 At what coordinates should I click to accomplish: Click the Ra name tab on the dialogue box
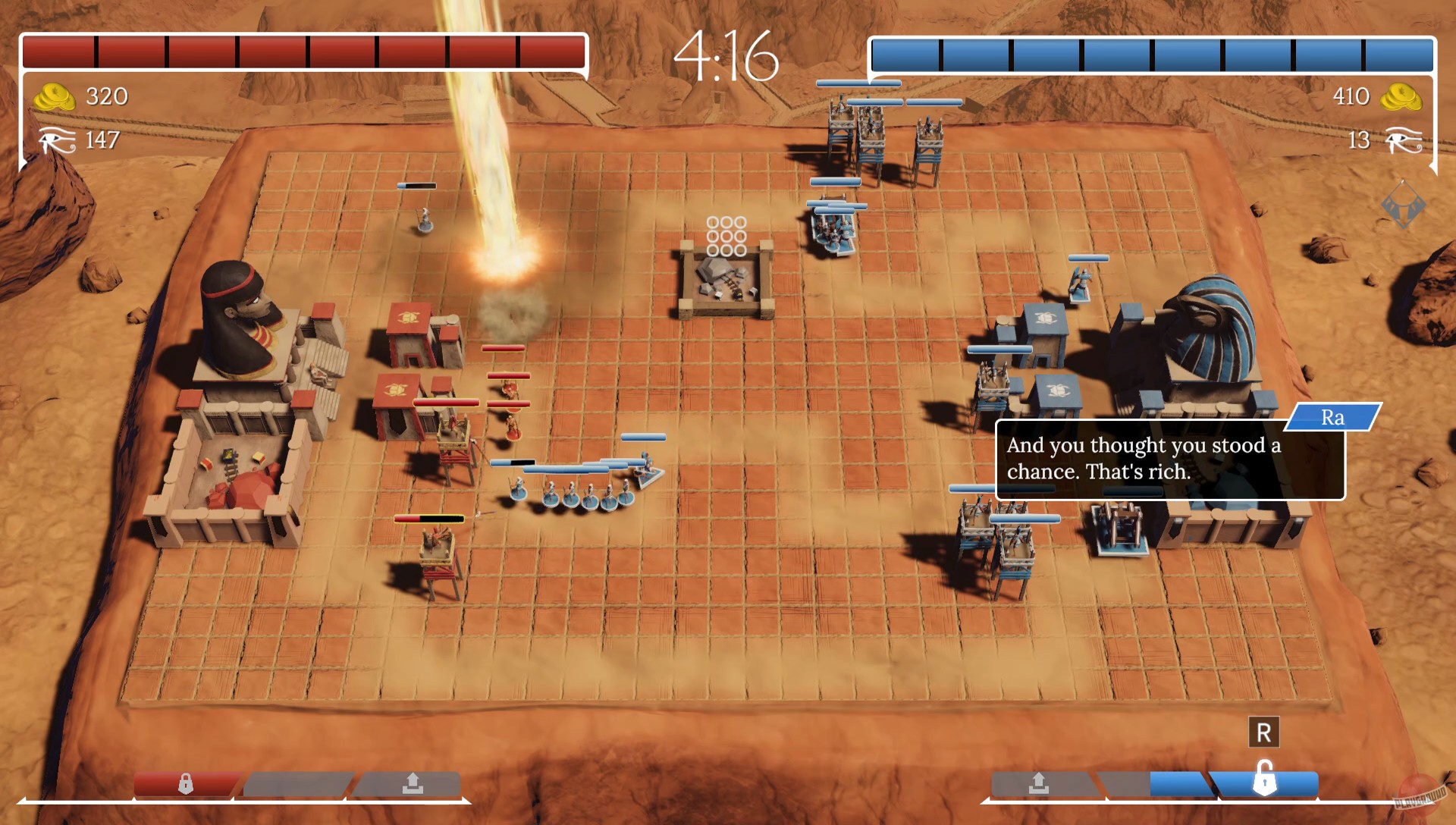coord(1333,418)
